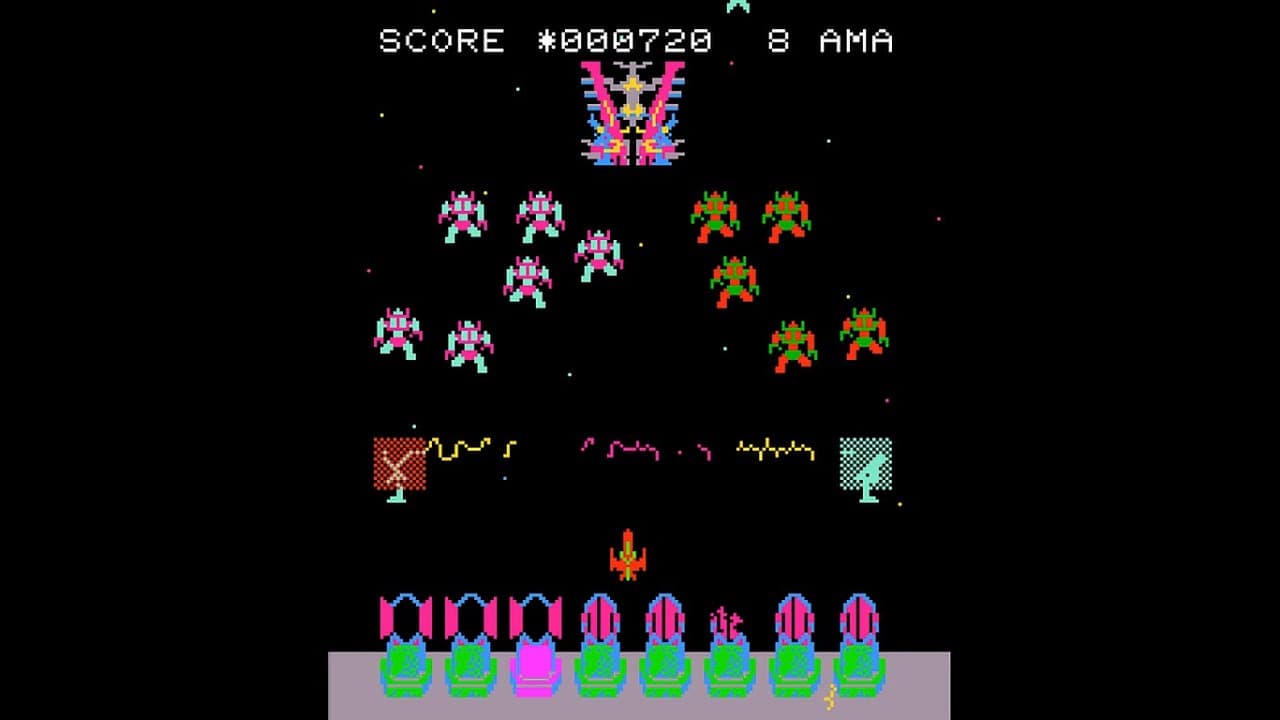Click the small teal alien at the screen's top edge
1280x720 pixels.
coord(735,6)
